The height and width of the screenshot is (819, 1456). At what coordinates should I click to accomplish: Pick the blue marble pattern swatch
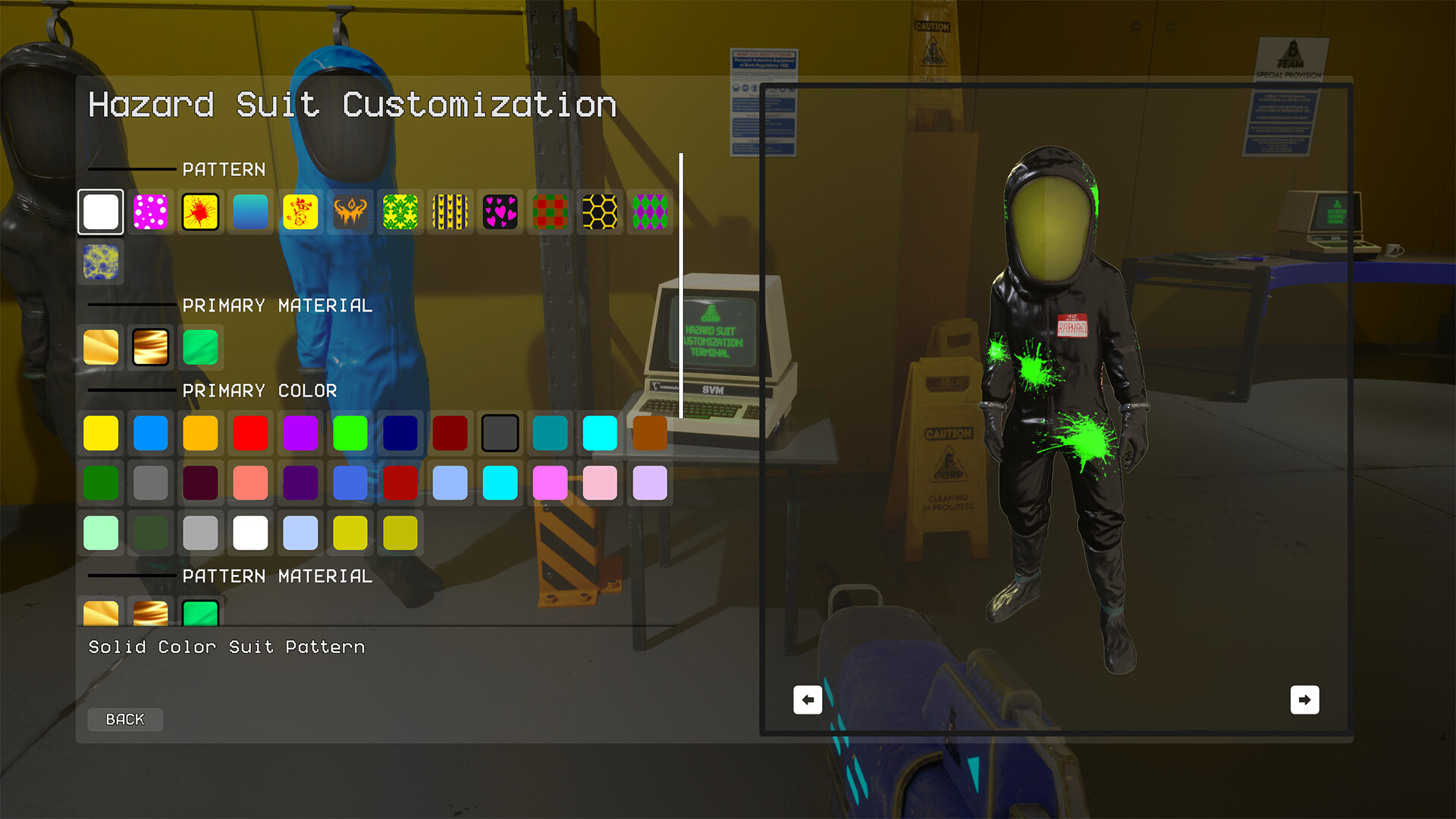101,262
